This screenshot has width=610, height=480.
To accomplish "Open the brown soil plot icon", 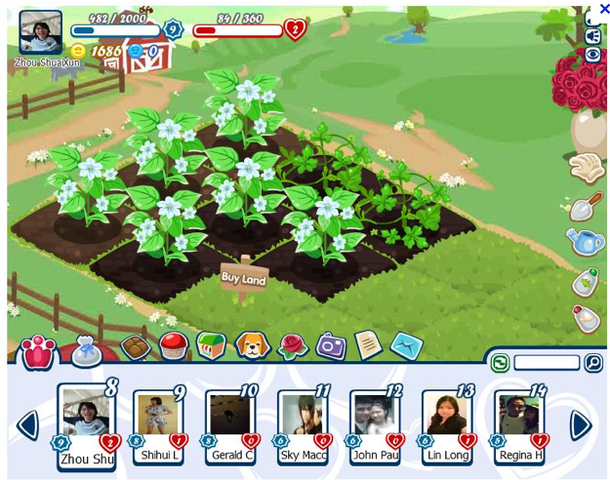I will (135, 346).
